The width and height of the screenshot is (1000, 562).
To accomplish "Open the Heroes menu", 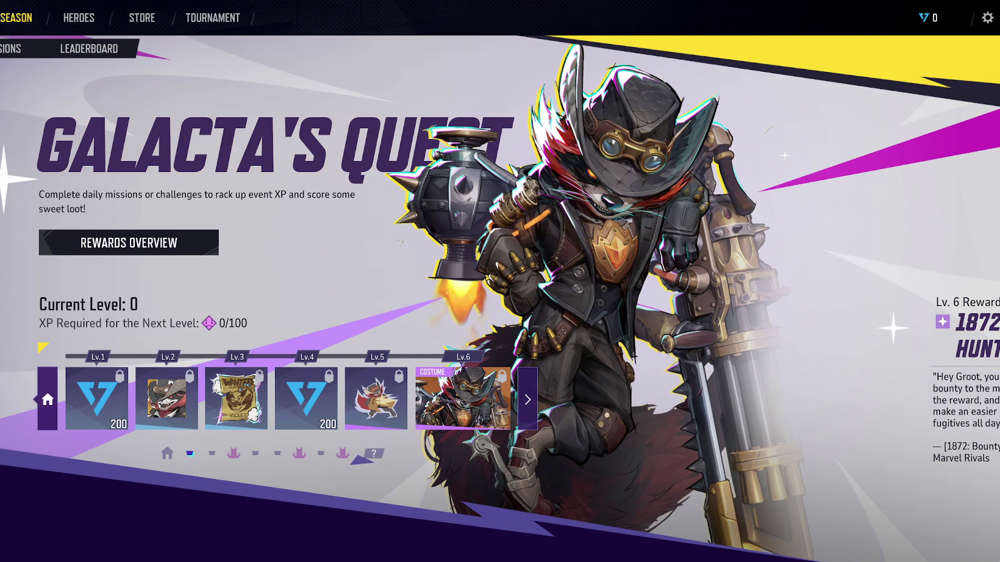I will point(79,18).
